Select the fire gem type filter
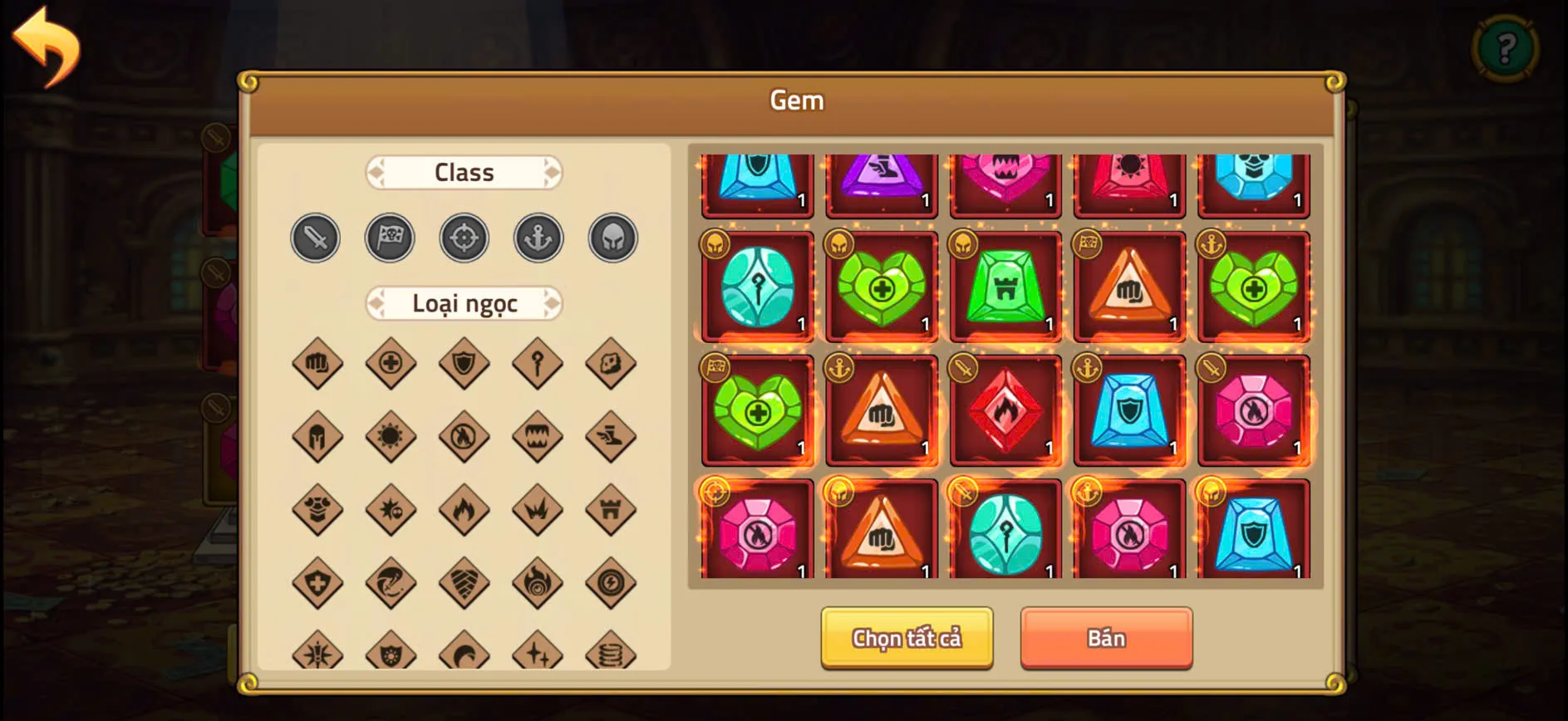The height and width of the screenshot is (721, 1568). 464,509
